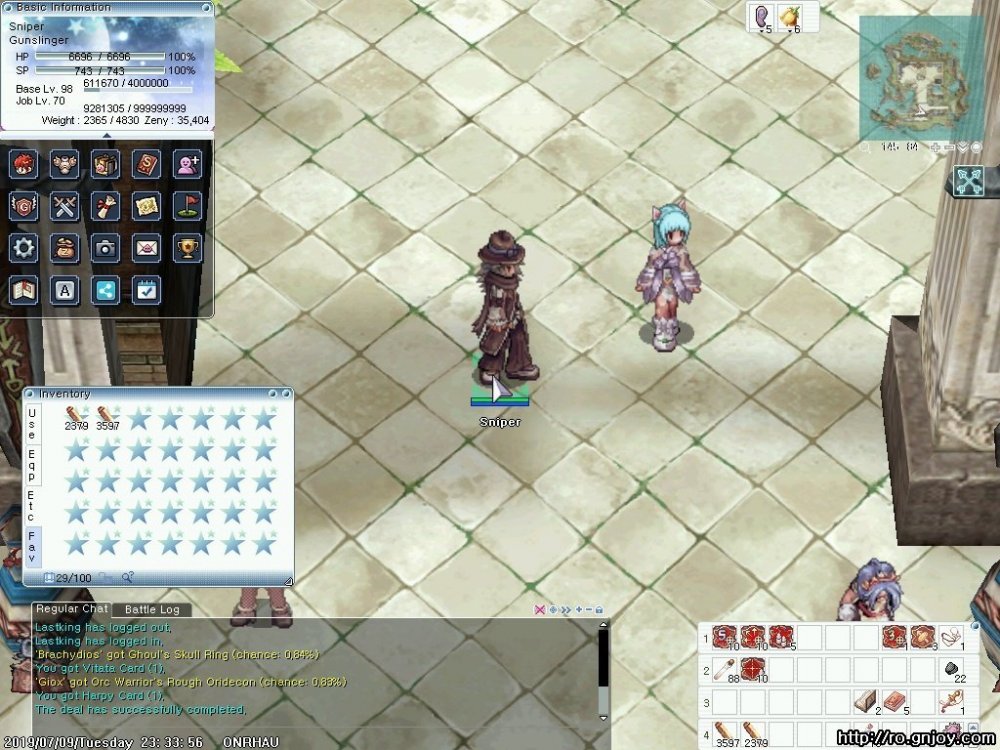Open the achievements trophy icon
1000x750 pixels.
pos(188,247)
